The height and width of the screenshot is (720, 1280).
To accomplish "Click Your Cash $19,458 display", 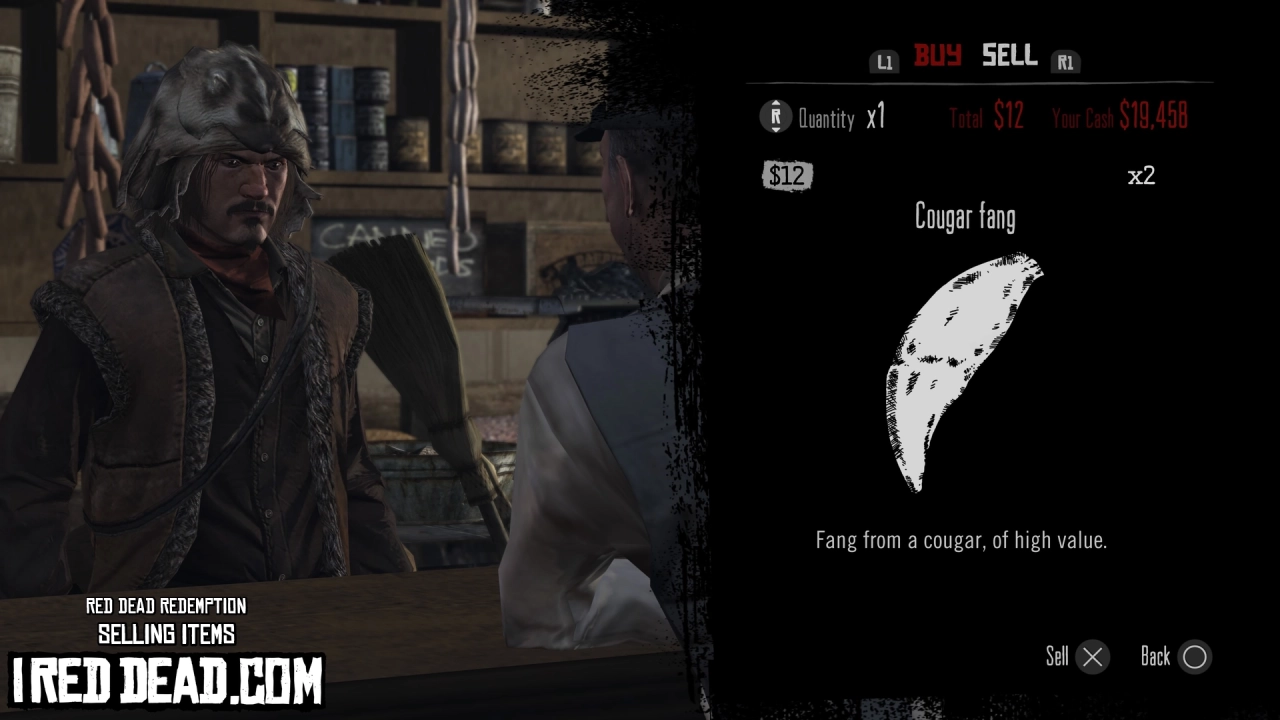I will pos(1122,117).
